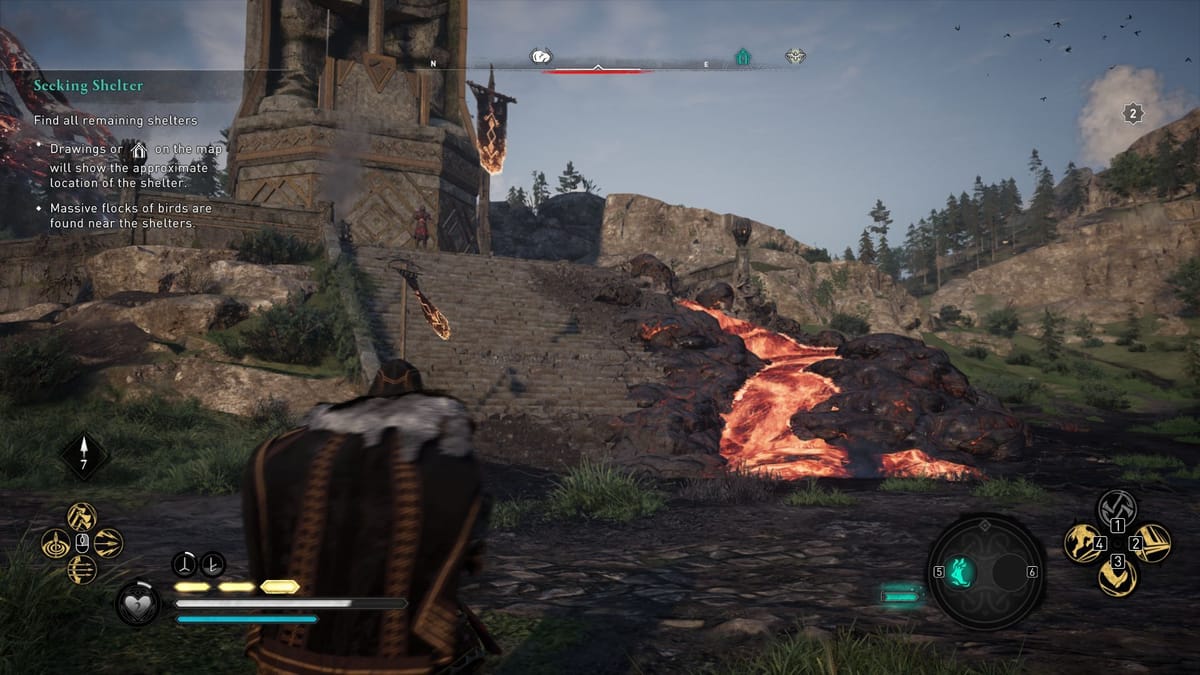This screenshot has width=1200, height=675.
Task: Activate the bow volley ability at the bottom
Action: [x=82, y=569]
